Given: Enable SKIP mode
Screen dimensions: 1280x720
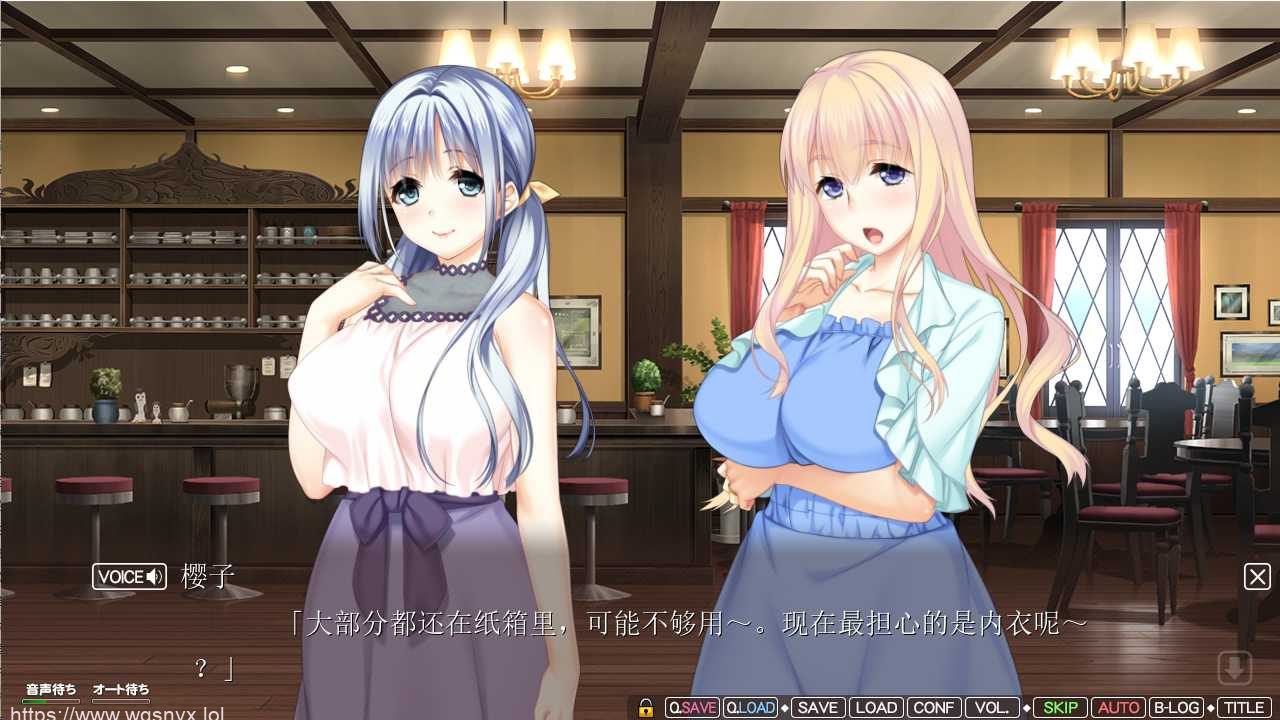Looking at the screenshot, I should coord(1061,707).
